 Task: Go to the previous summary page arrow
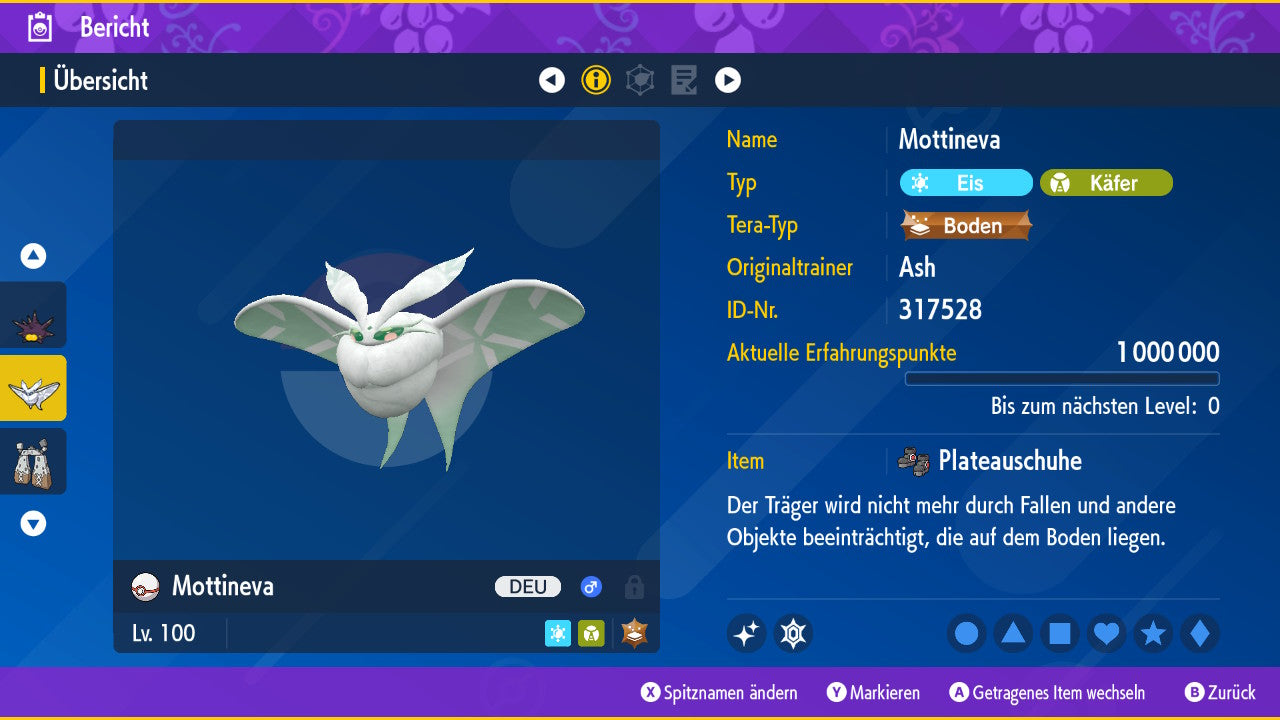click(x=552, y=80)
